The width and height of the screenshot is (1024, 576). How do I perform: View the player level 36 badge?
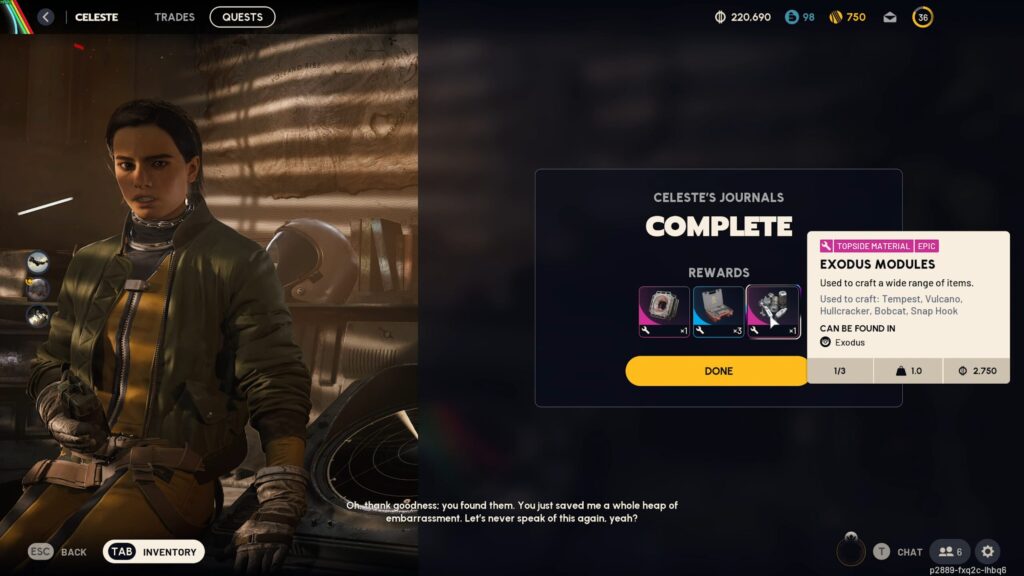pyautogui.click(x=923, y=17)
